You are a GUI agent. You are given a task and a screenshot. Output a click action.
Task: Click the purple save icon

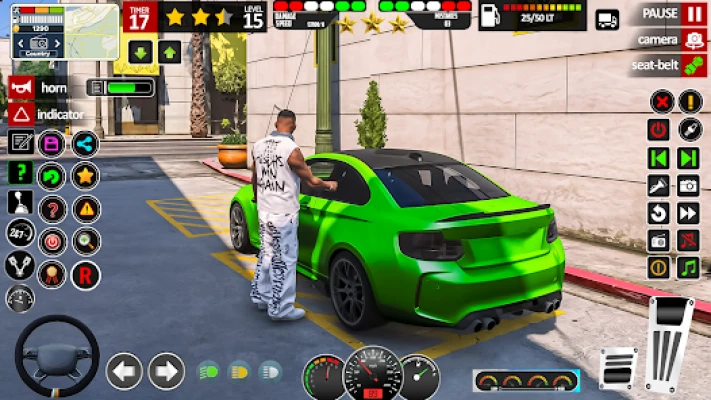[x=50, y=143]
